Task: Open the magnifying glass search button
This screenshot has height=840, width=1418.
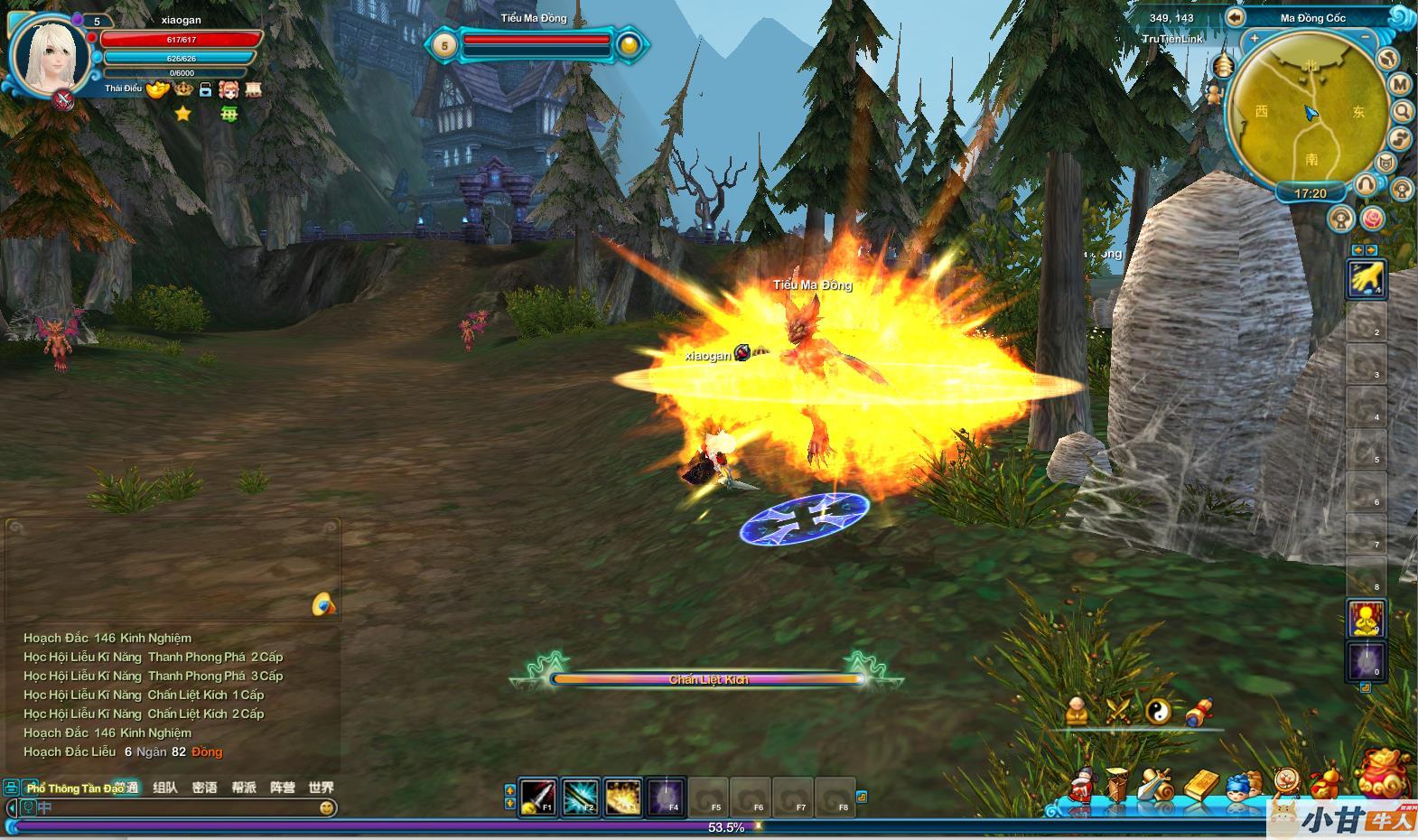Action: 1402,111
